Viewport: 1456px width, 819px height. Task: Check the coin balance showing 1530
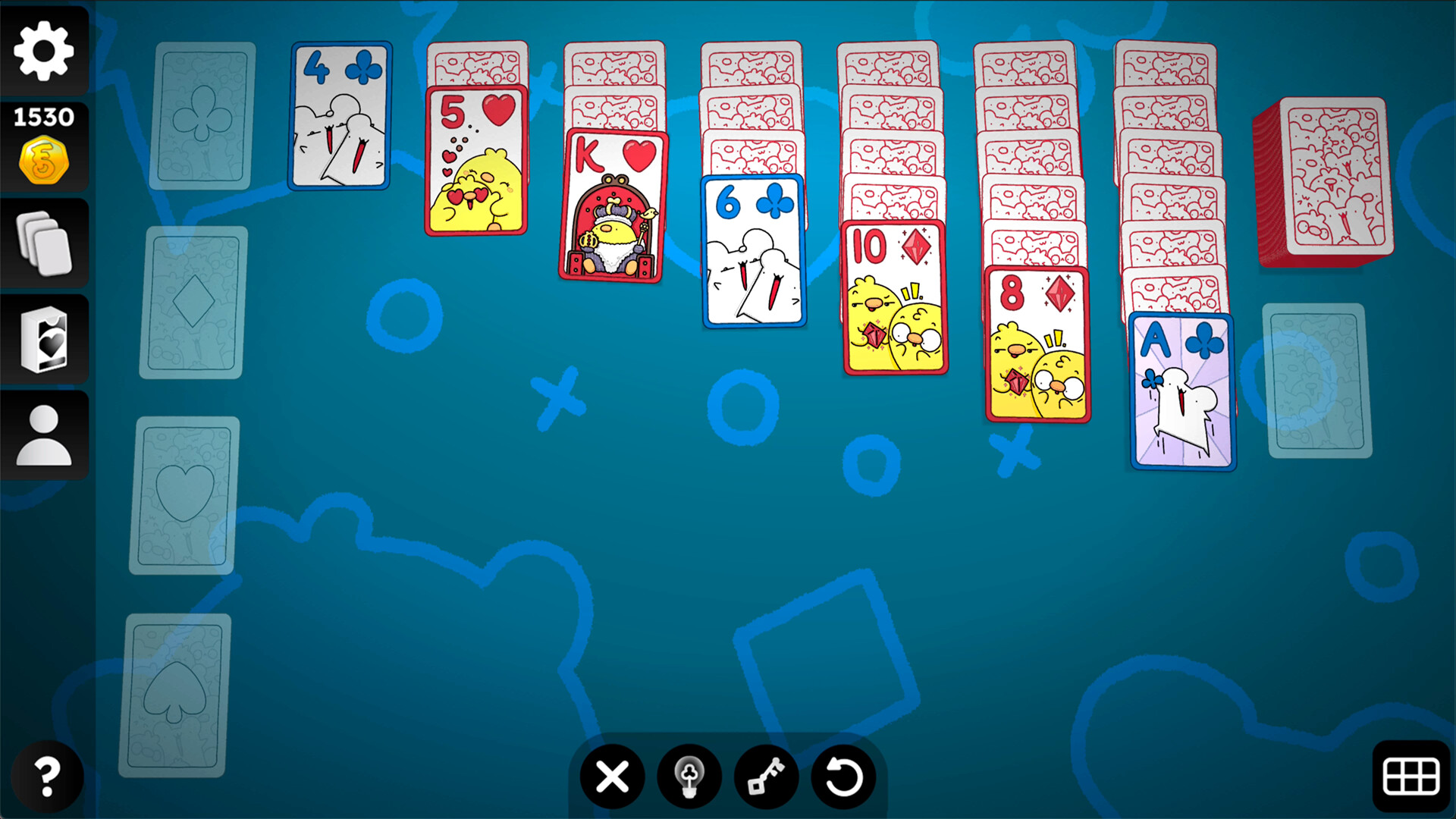[43, 144]
